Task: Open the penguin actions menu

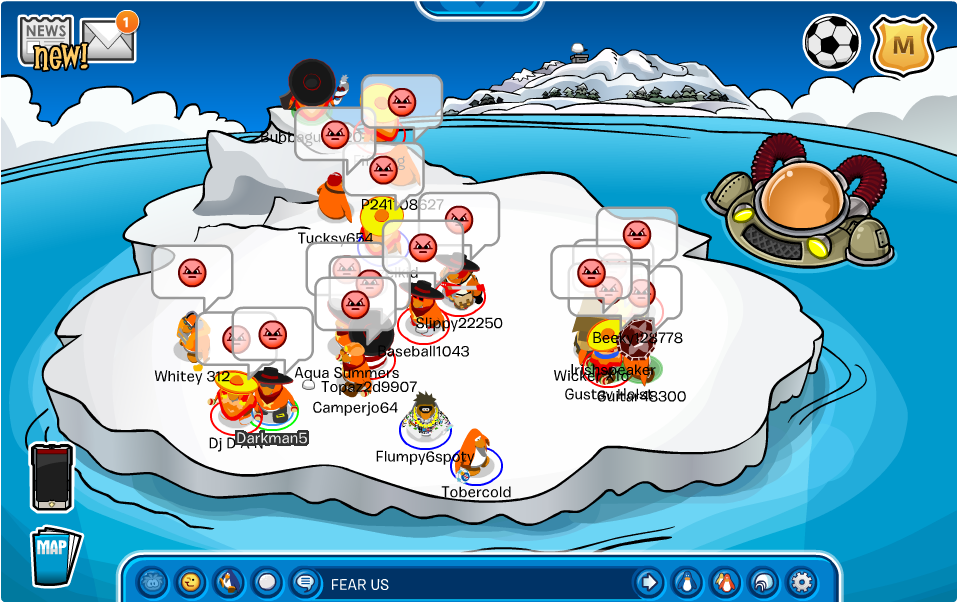Action: 229,582
